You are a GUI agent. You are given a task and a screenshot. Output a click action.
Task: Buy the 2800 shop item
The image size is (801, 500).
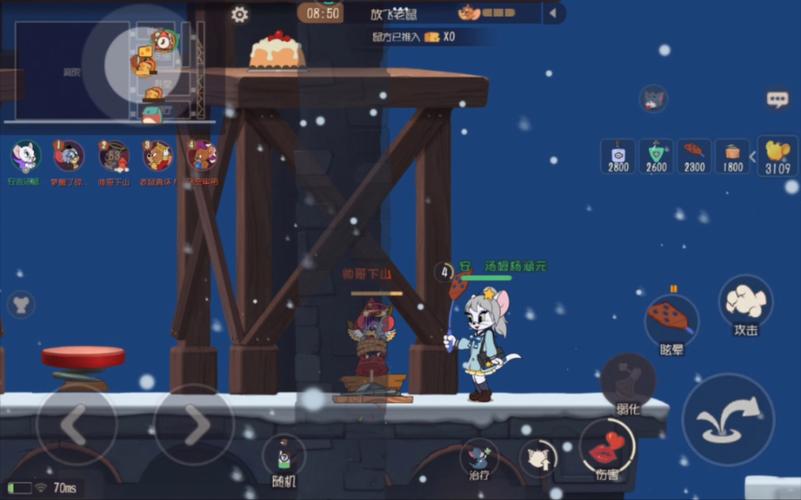618,156
